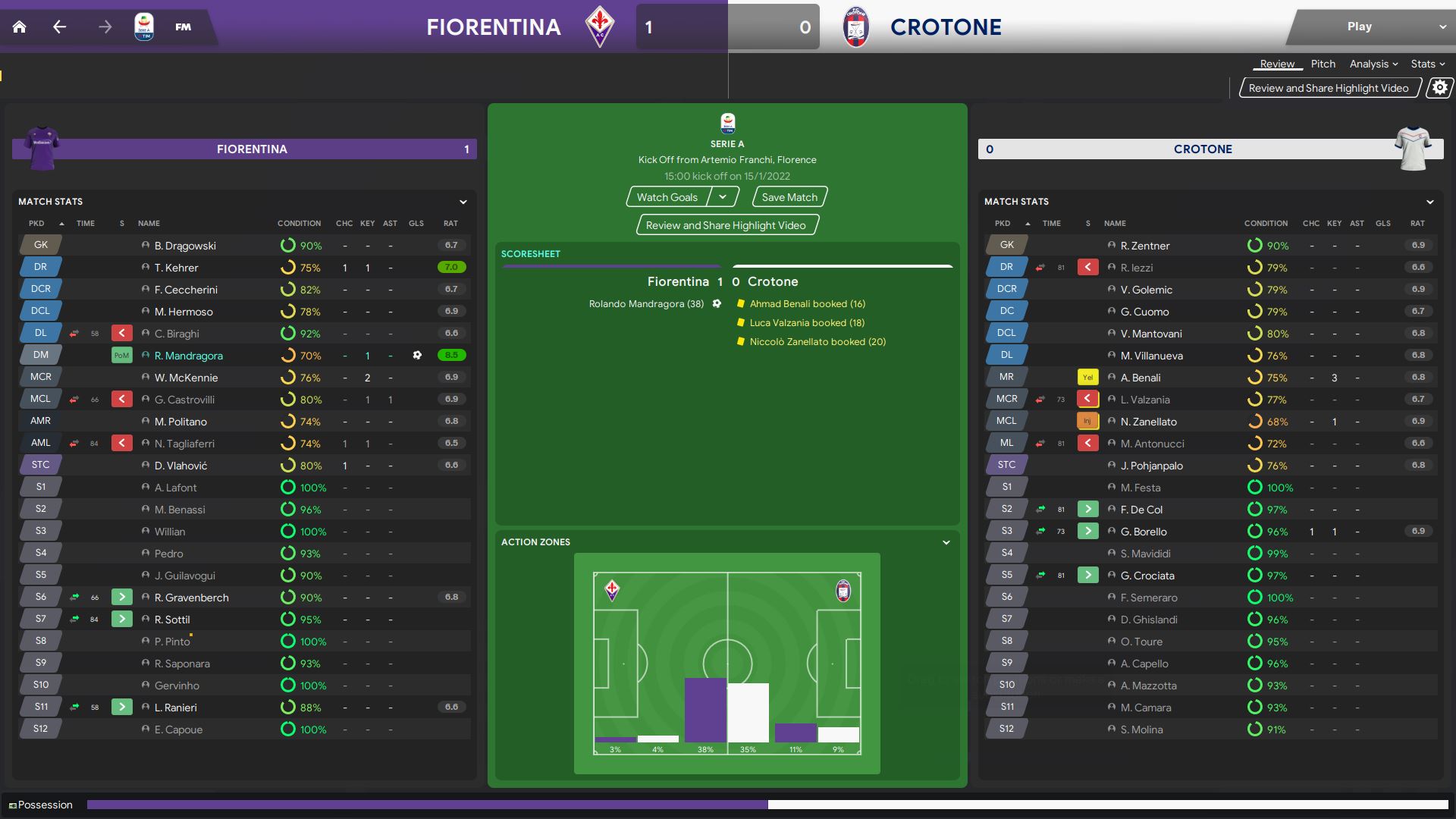Switch to the Pitch tab
This screenshot has height=819, width=1456.
(1323, 64)
